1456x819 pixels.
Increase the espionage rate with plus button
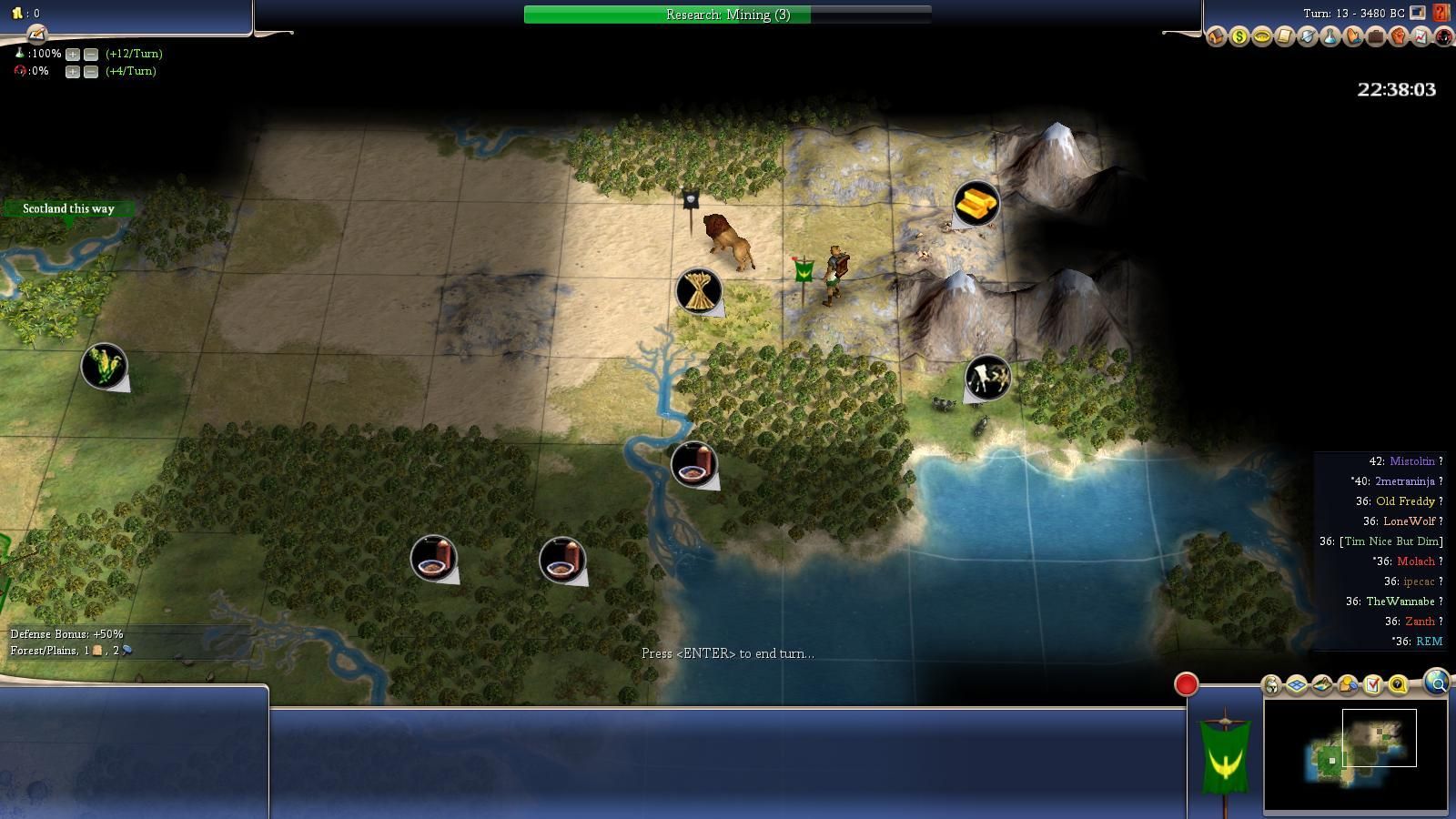(73, 71)
